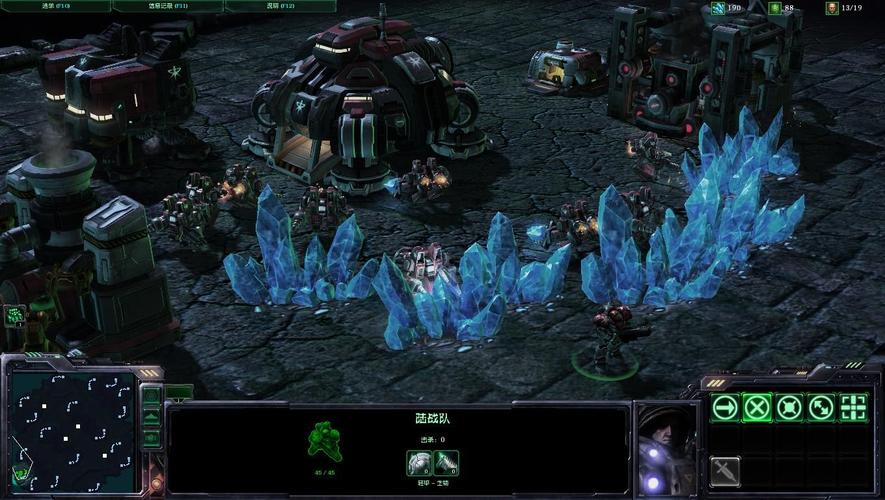Viewport: 885px width, 500px height.
Task: Select the Move command arrow icon
Action: (725, 407)
